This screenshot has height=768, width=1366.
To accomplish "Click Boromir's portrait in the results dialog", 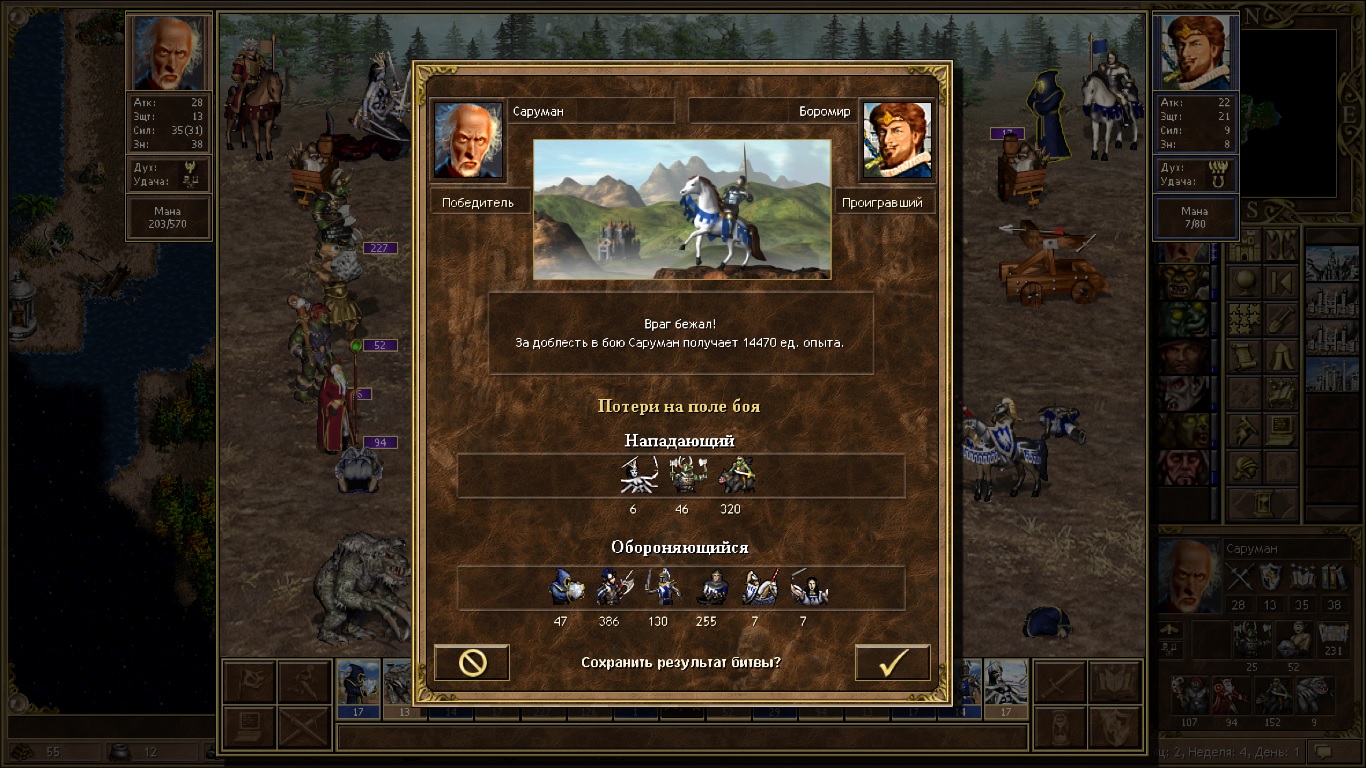I will coord(897,140).
